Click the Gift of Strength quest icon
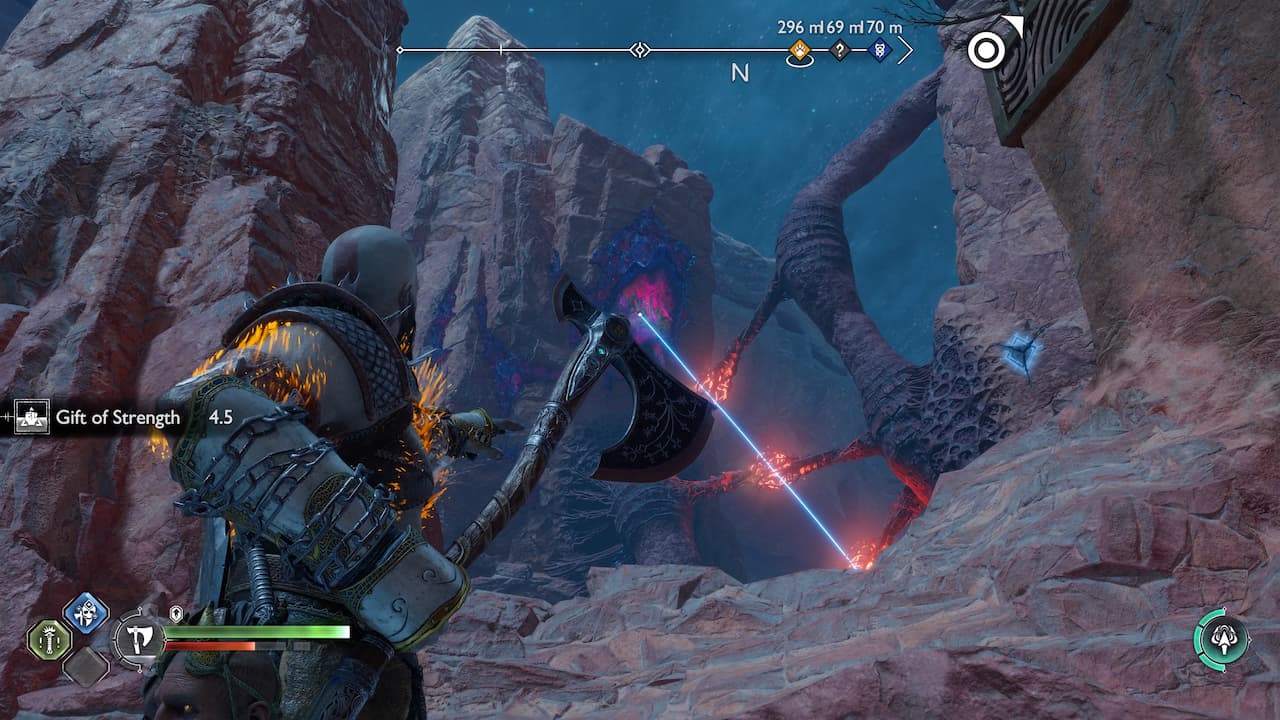1280x720 pixels. point(33,417)
